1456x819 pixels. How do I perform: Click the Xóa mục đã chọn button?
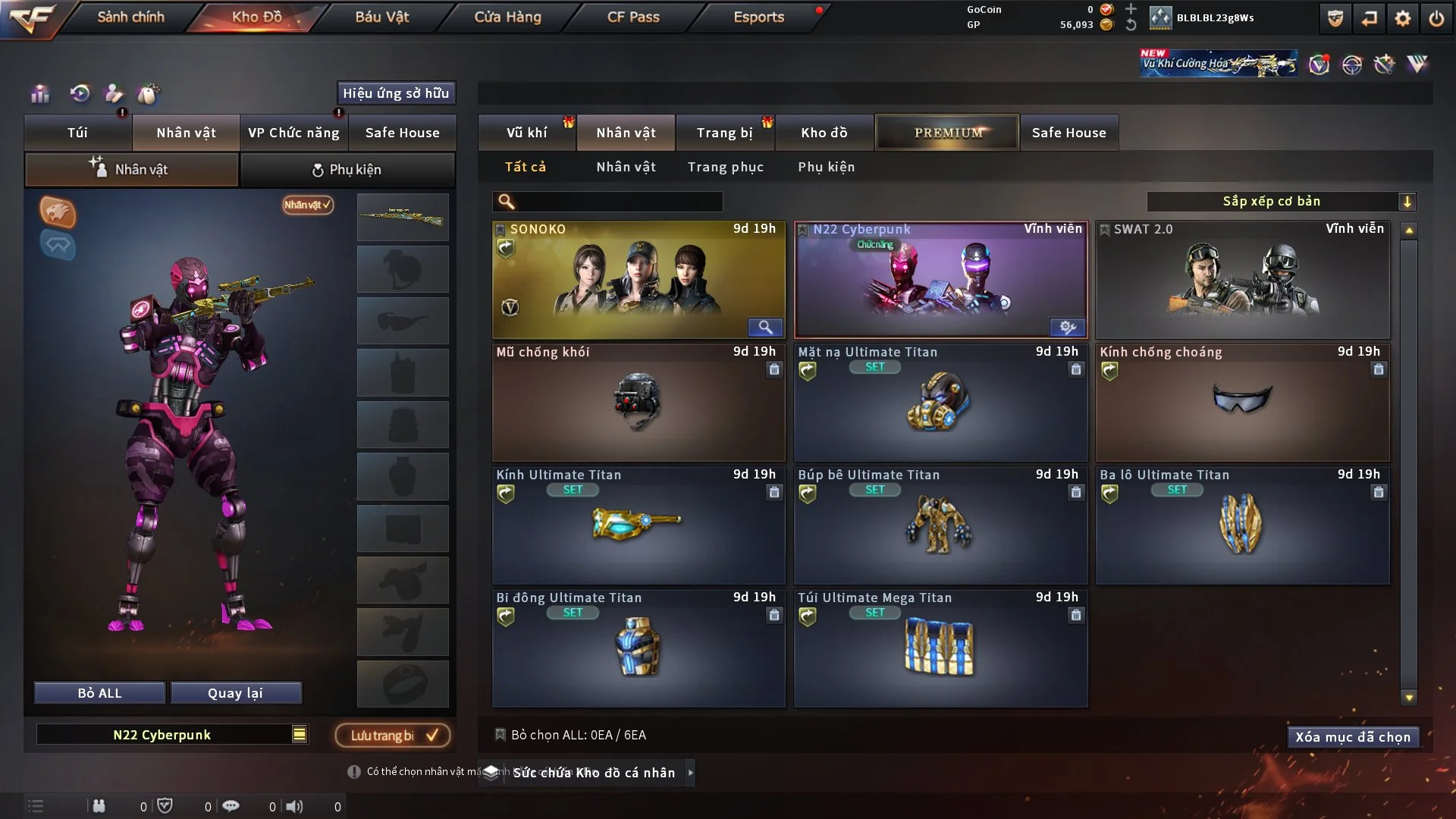[1353, 736]
